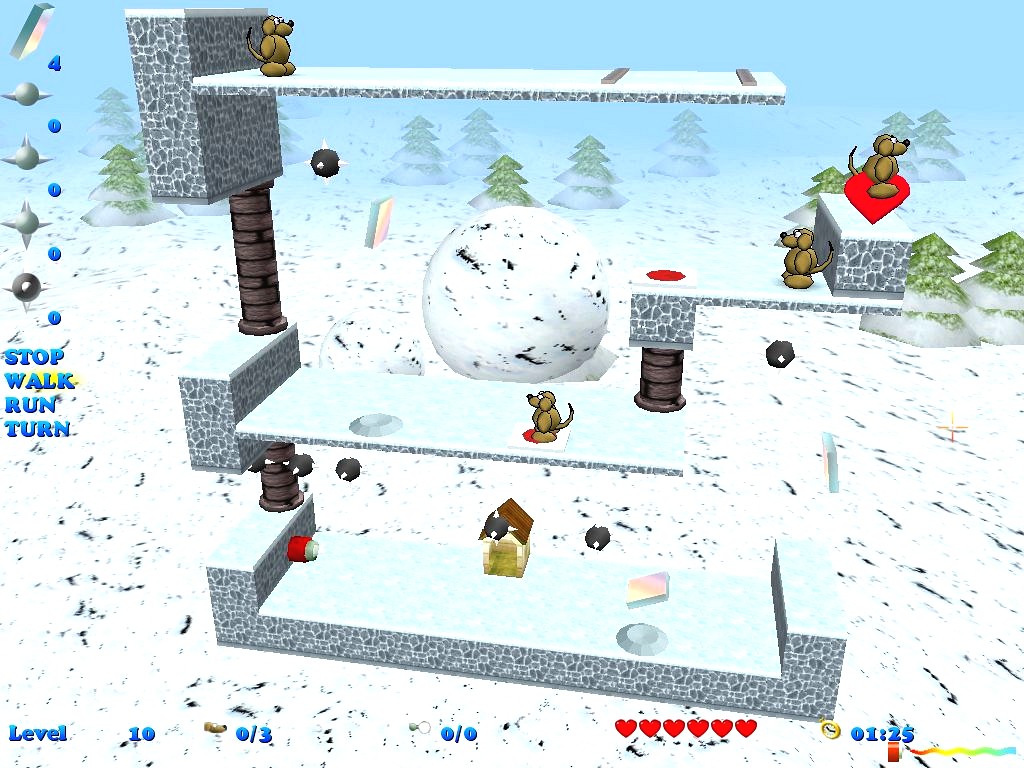Select the glass plank item icon
The width and height of the screenshot is (1024, 768).
tap(31, 31)
